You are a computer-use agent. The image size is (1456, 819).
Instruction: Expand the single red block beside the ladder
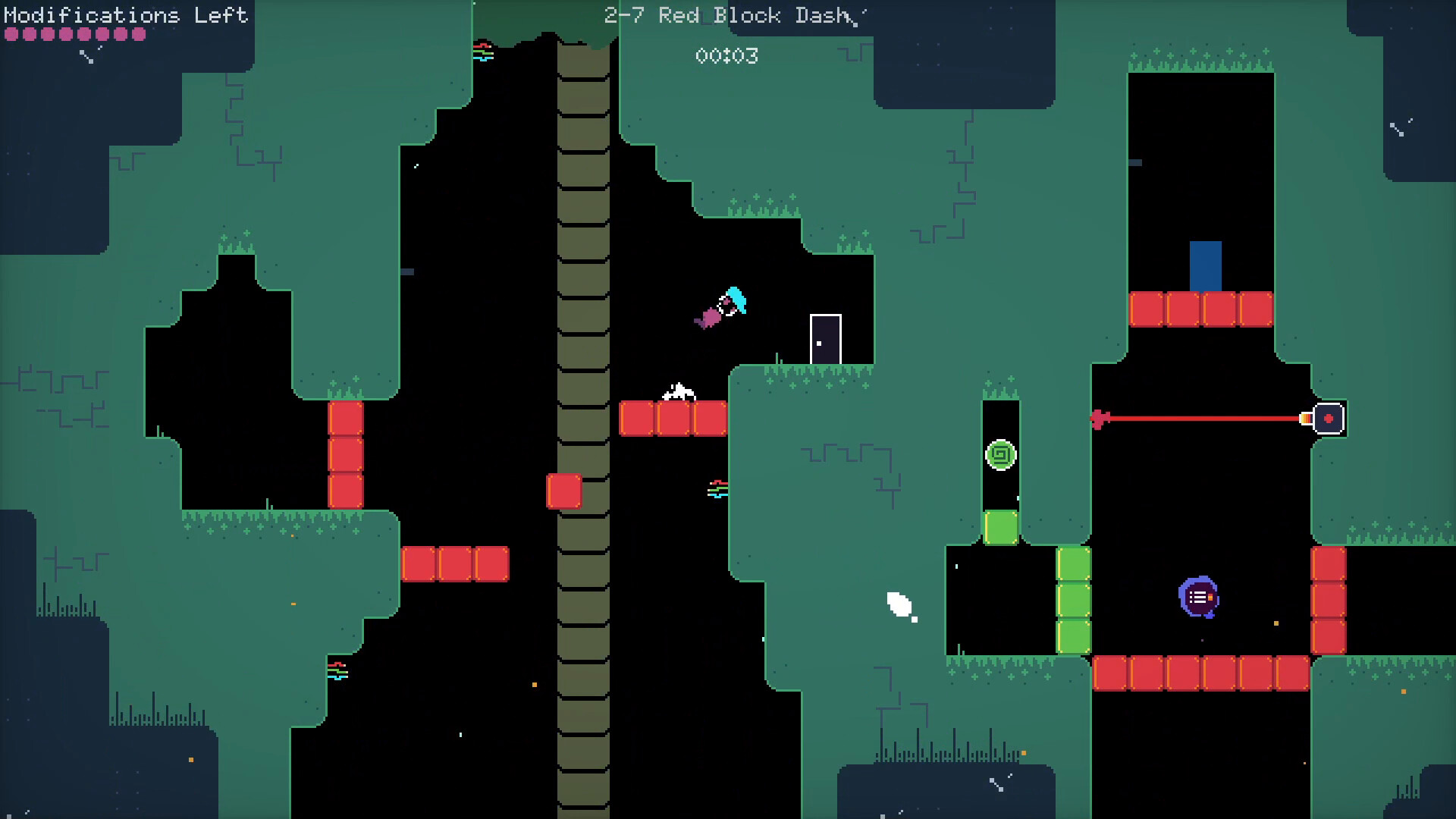[563, 491]
